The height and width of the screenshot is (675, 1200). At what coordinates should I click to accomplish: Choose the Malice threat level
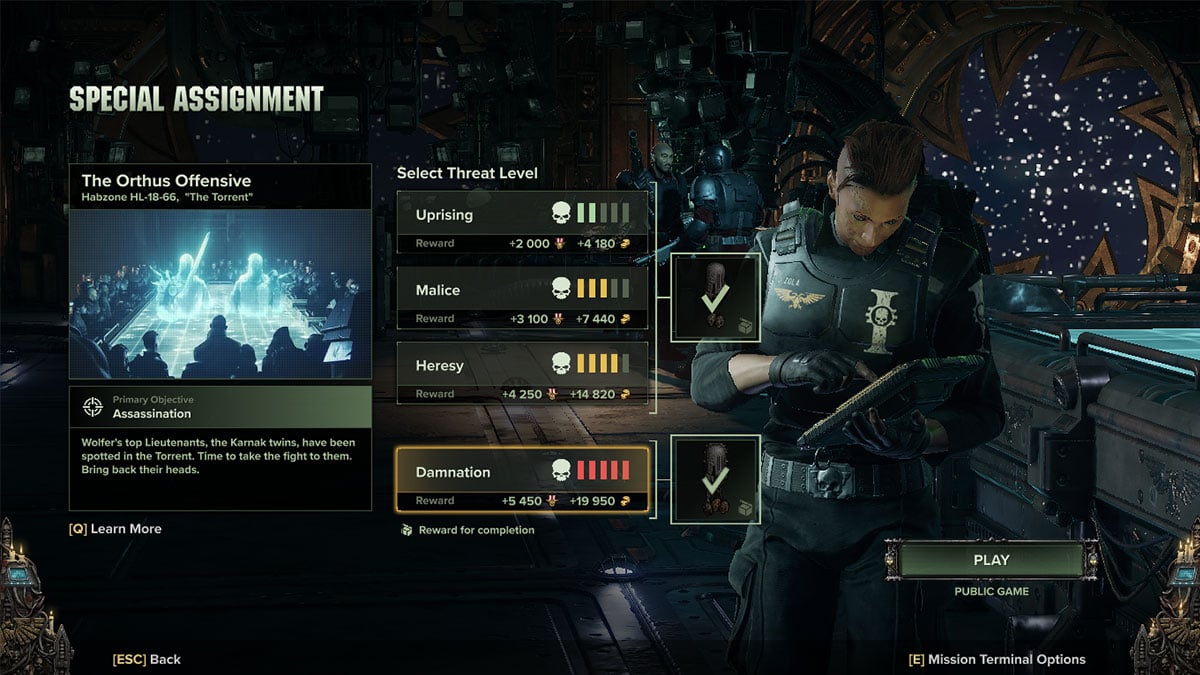point(522,291)
